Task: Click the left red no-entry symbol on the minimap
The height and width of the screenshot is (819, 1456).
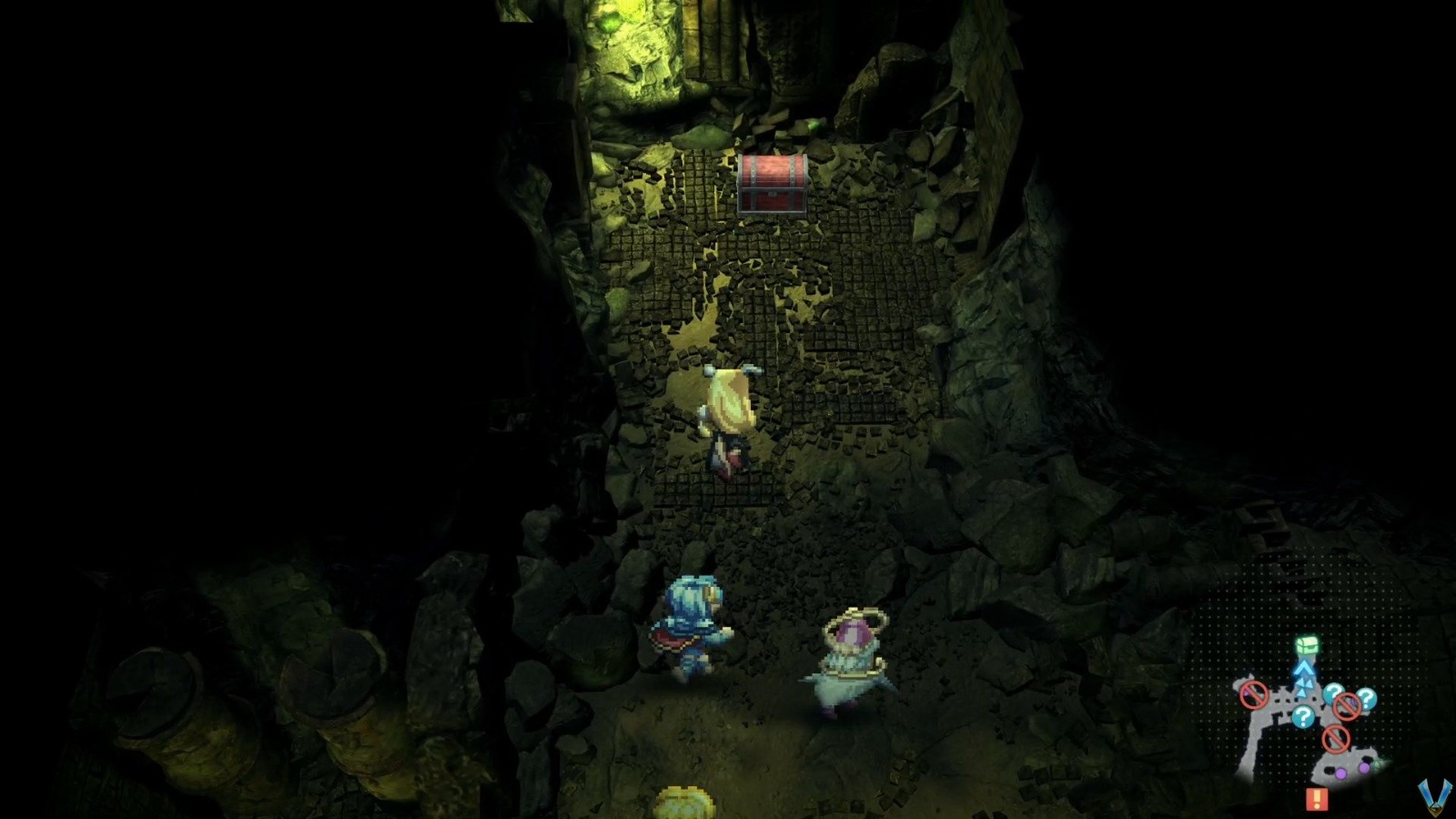Action: point(1253,693)
